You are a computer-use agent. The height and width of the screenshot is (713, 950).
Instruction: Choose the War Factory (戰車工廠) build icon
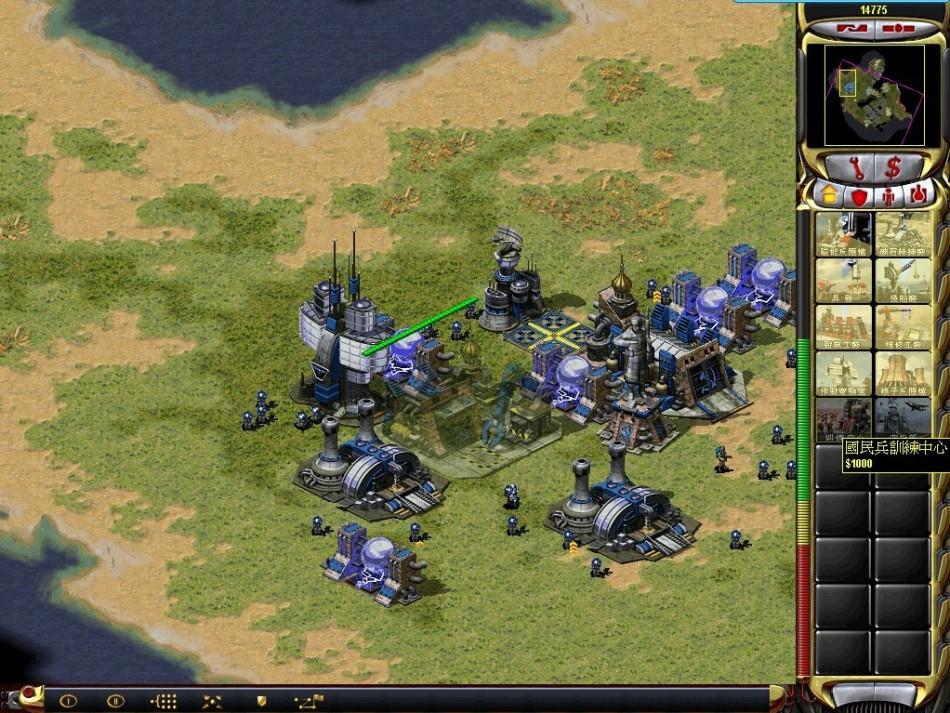point(844,326)
